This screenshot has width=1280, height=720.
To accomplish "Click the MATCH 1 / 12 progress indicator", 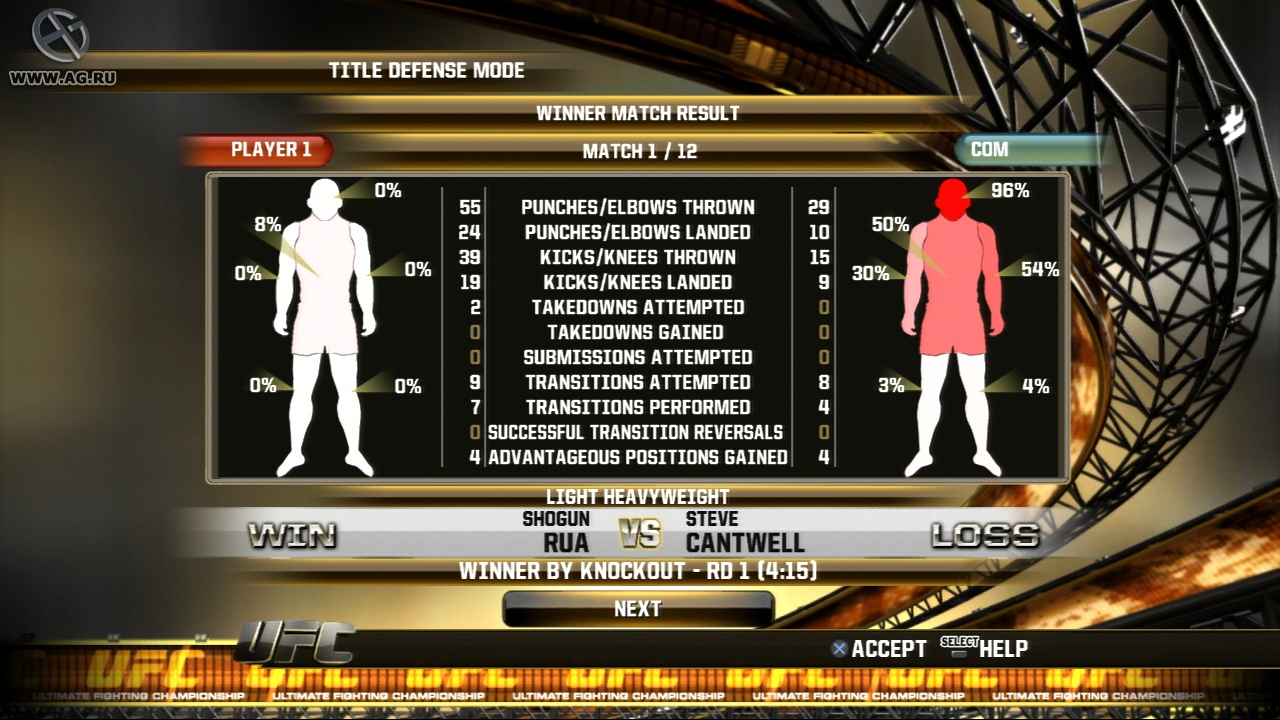I will [639, 153].
